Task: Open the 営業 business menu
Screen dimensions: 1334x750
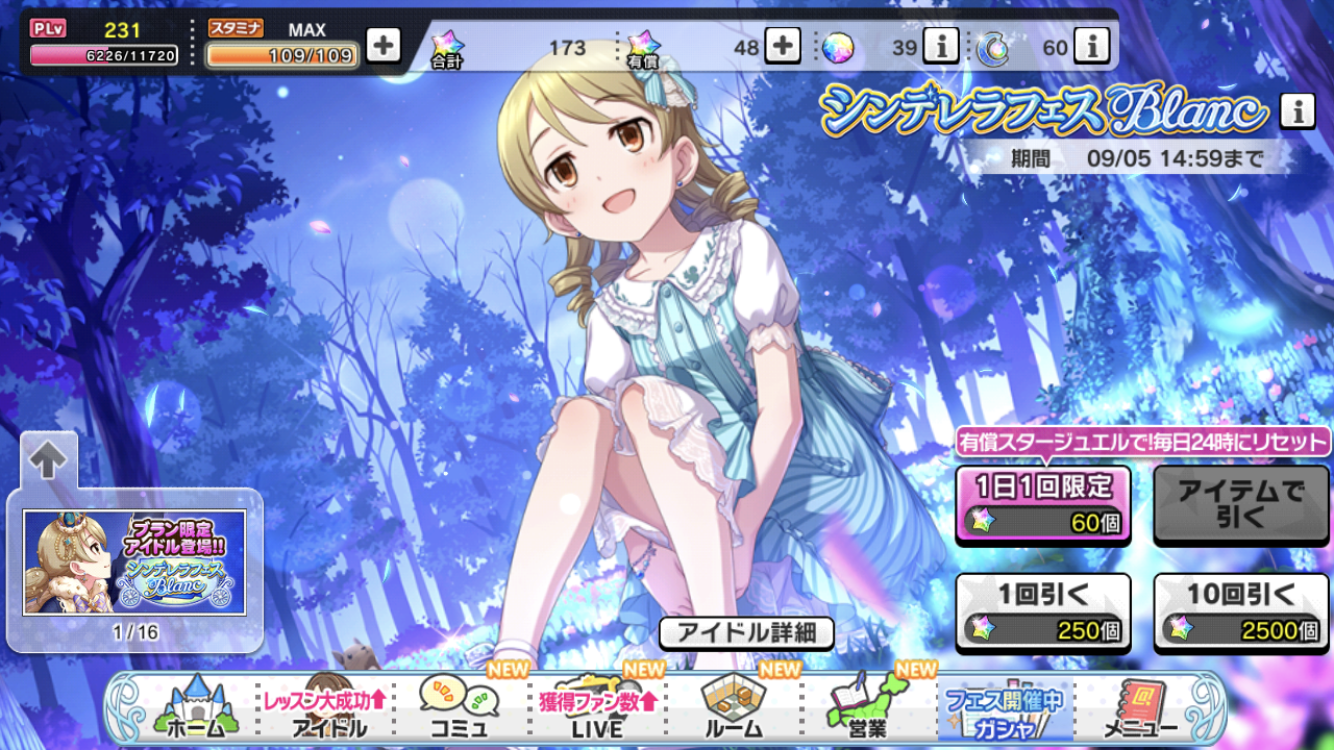Action: pos(865,708)
